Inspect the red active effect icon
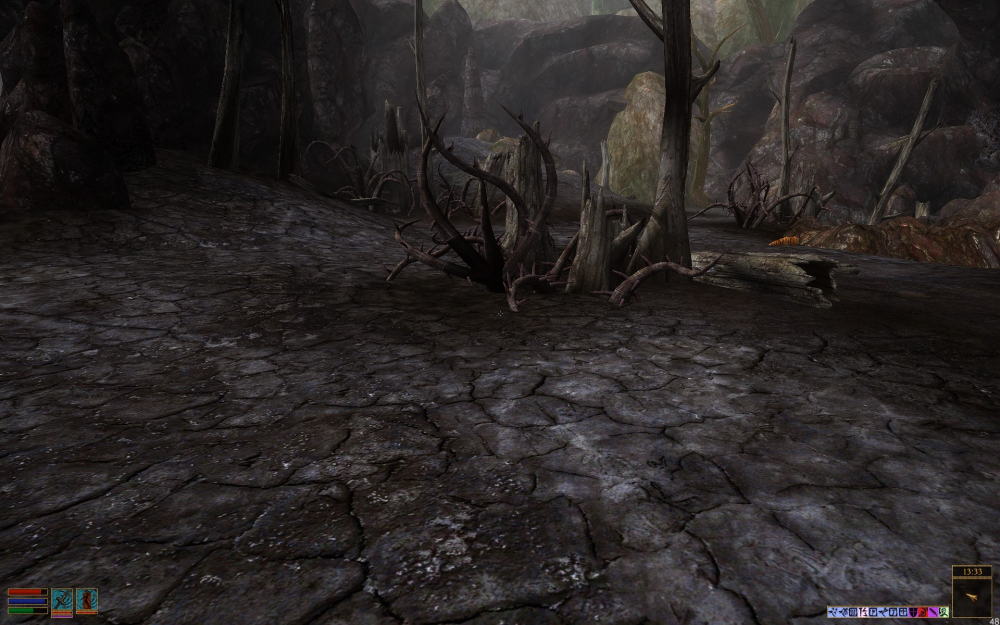The width and height of the screenshot is (1000, 625). [x=923, y=612]
